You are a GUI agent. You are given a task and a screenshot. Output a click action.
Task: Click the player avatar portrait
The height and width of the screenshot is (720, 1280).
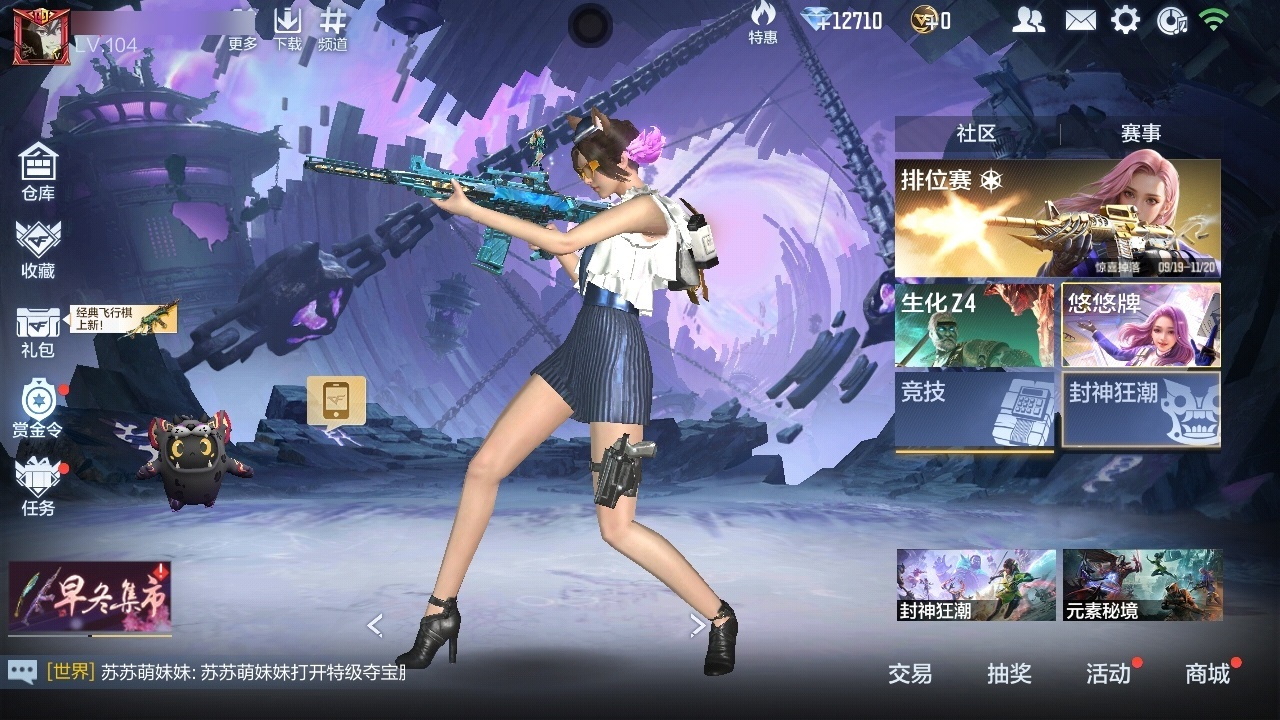pyautogui.click(x=34, y=36)
